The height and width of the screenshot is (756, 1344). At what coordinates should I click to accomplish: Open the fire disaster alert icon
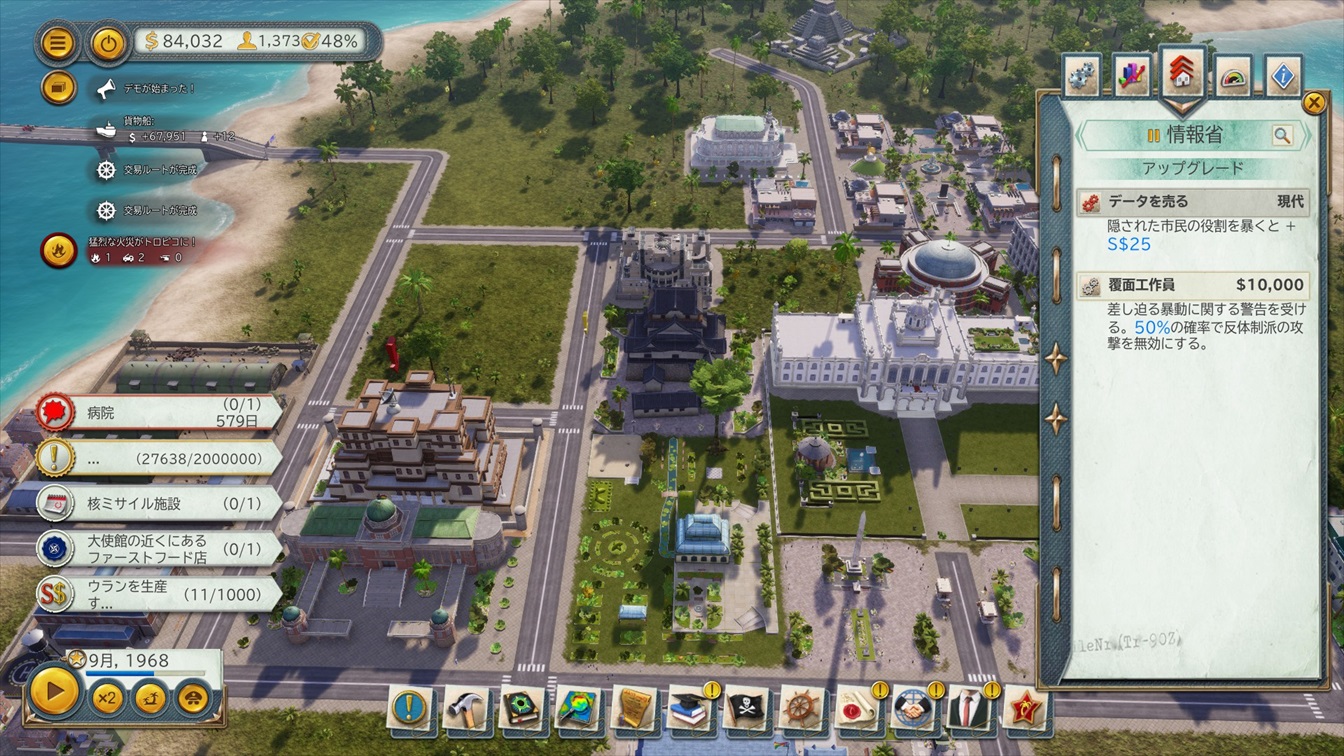tap(59, 250)
